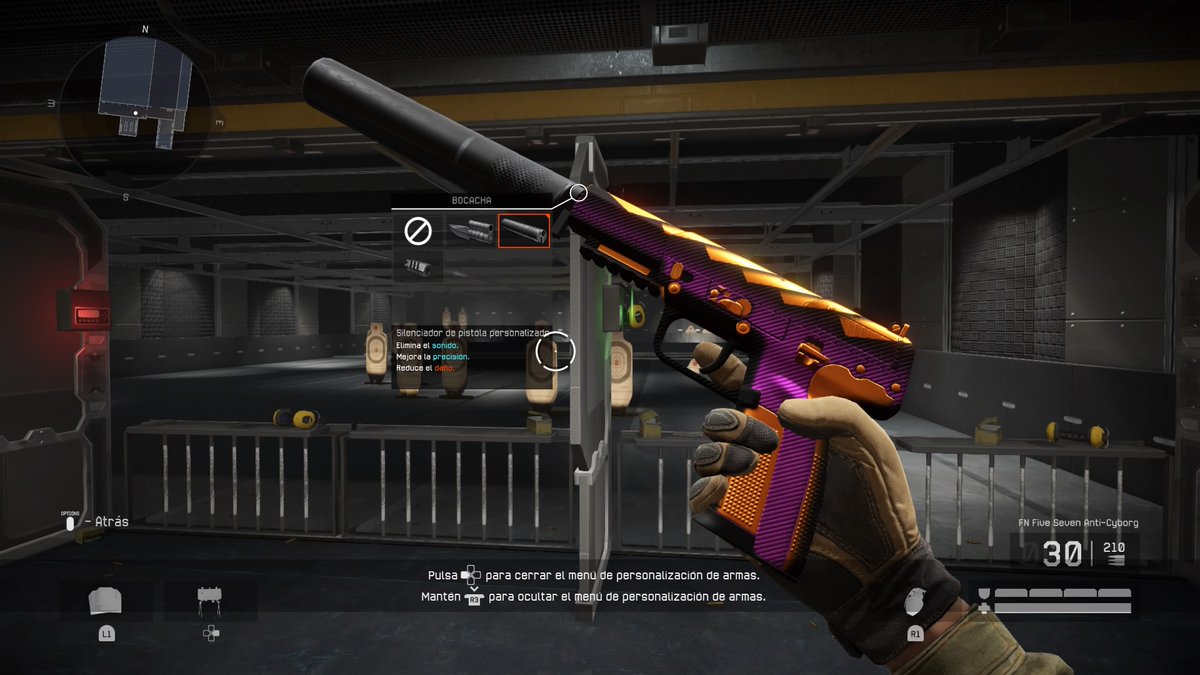The width and height of the screenshot is (1200, 675).
Task: Go back with the Atrás option
Action: click(x=100, y=521)
